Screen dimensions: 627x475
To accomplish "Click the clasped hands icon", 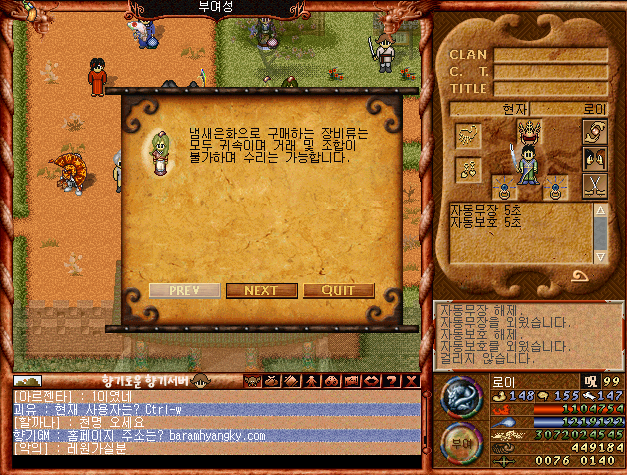I will coord(594,132).
